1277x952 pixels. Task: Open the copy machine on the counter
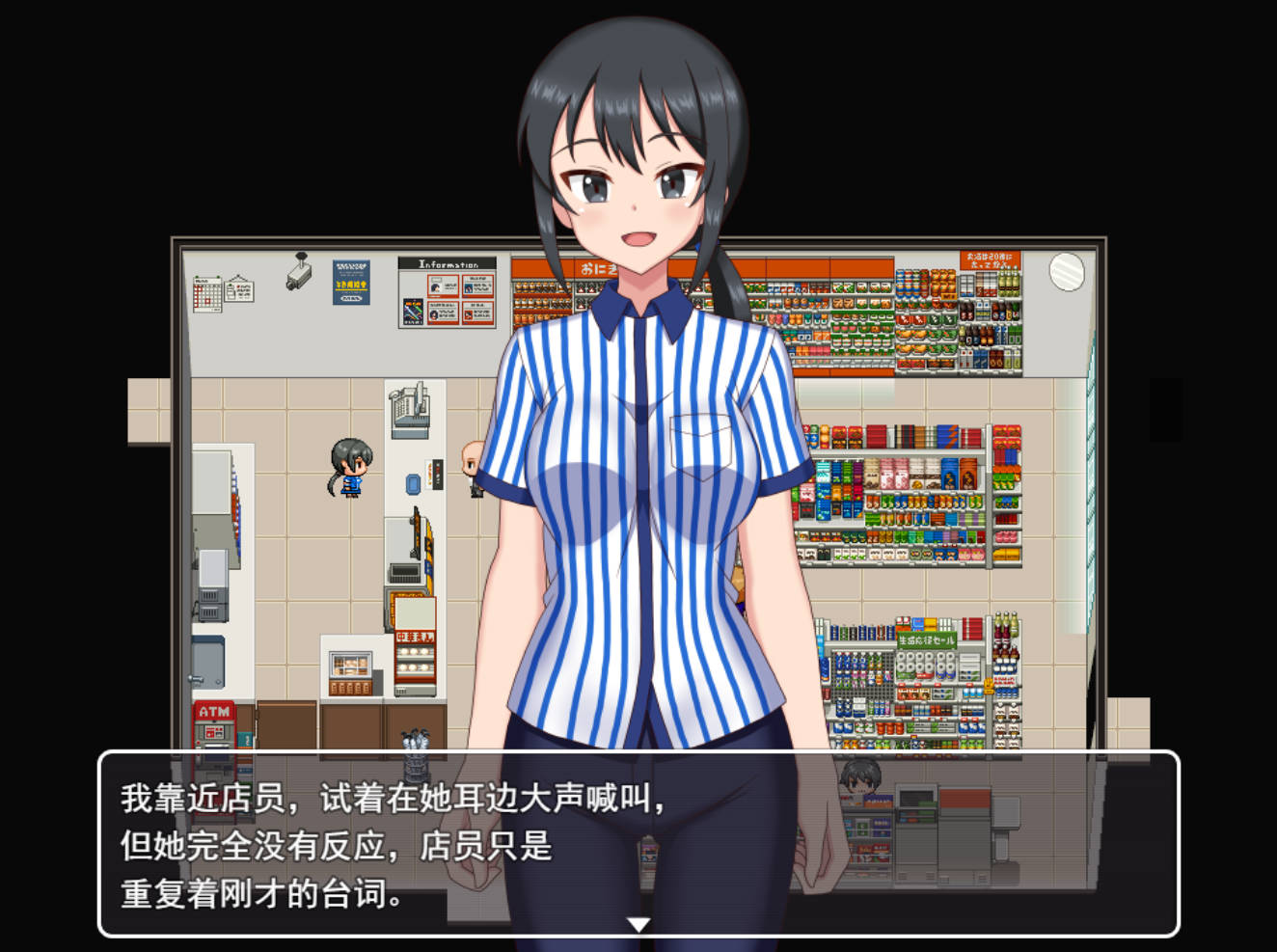coord(409,411)
